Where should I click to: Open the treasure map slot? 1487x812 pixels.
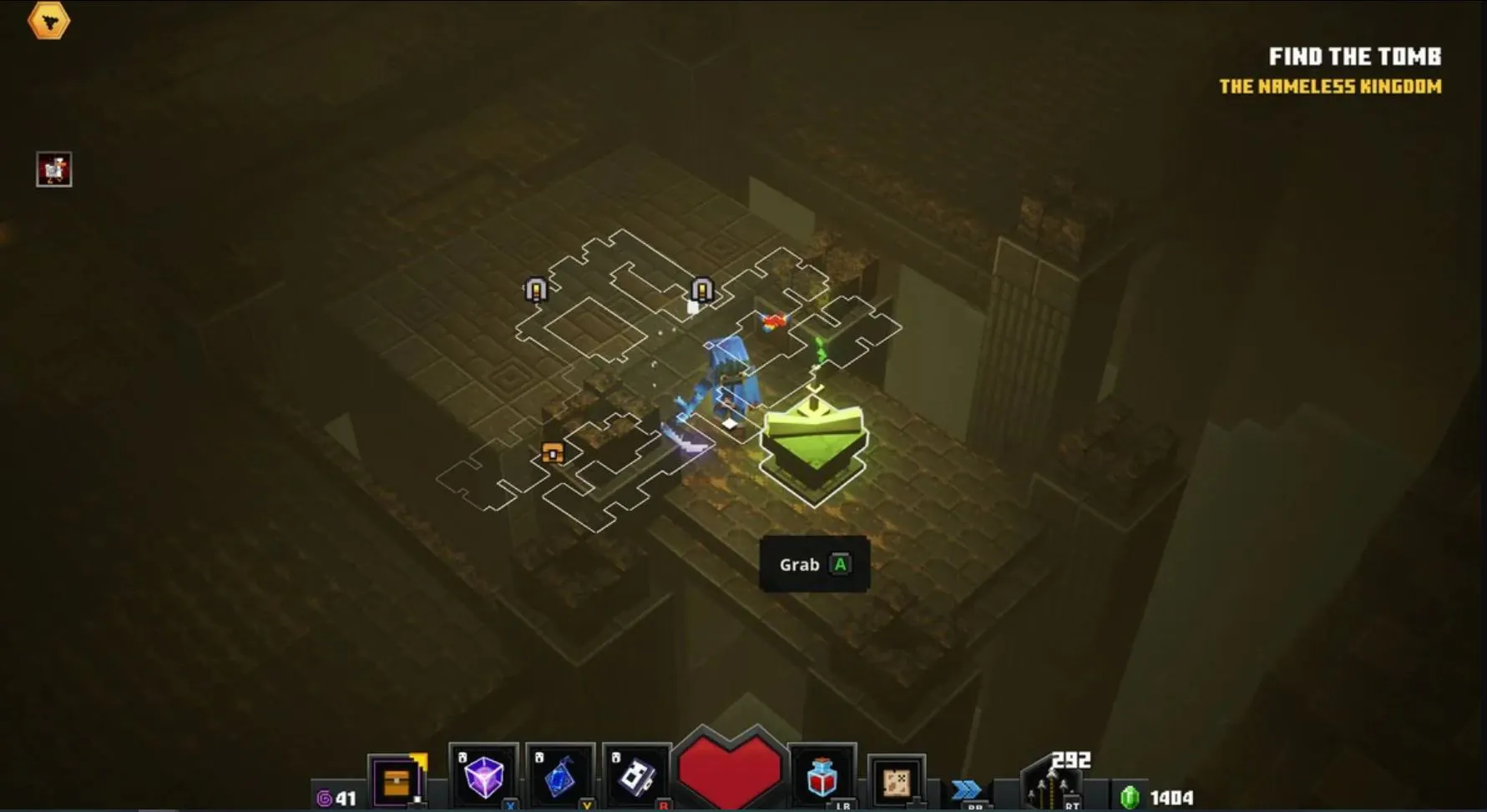[896, 782]
